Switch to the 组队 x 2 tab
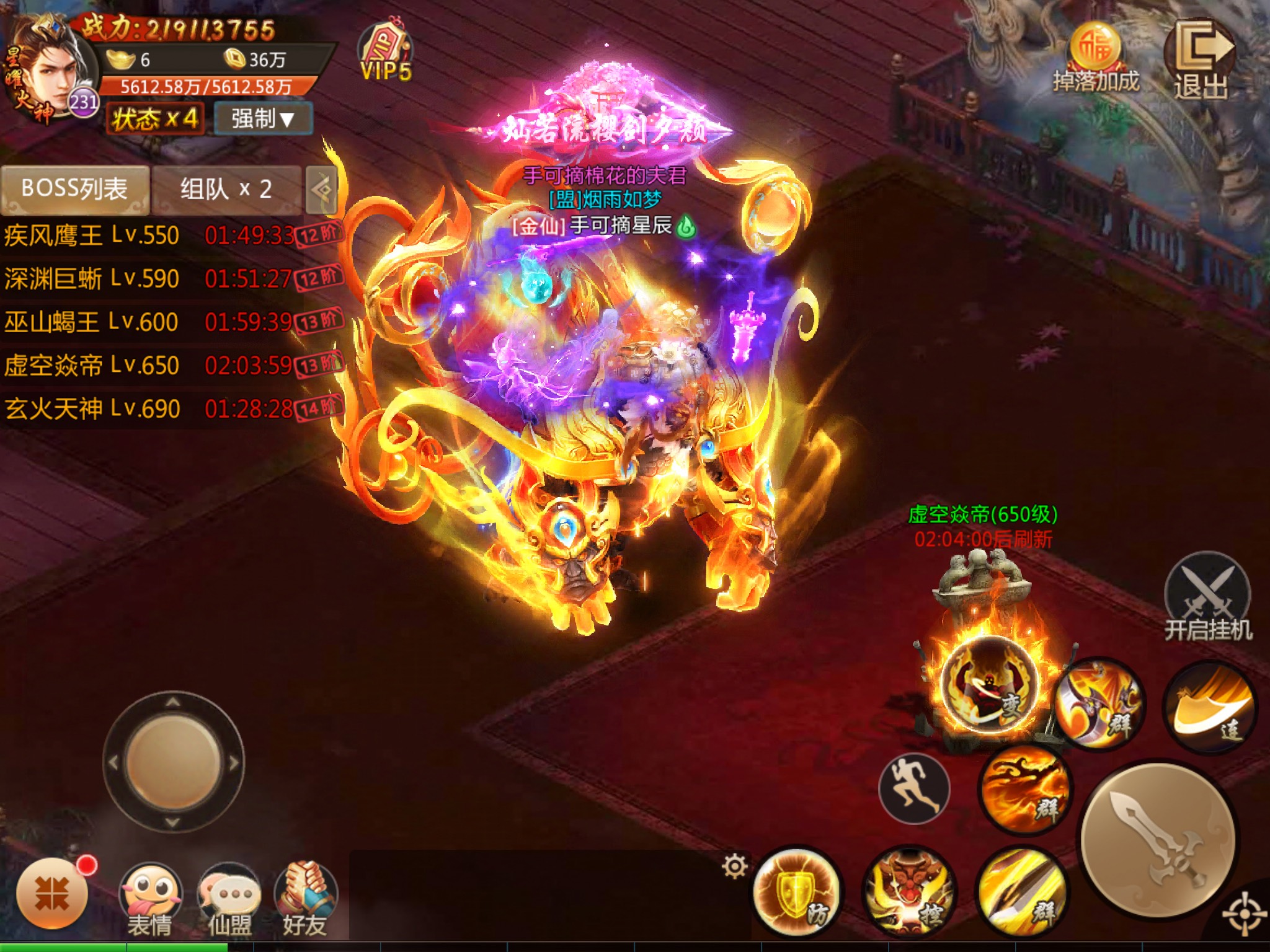The image size is (1270, 952). 226,188
